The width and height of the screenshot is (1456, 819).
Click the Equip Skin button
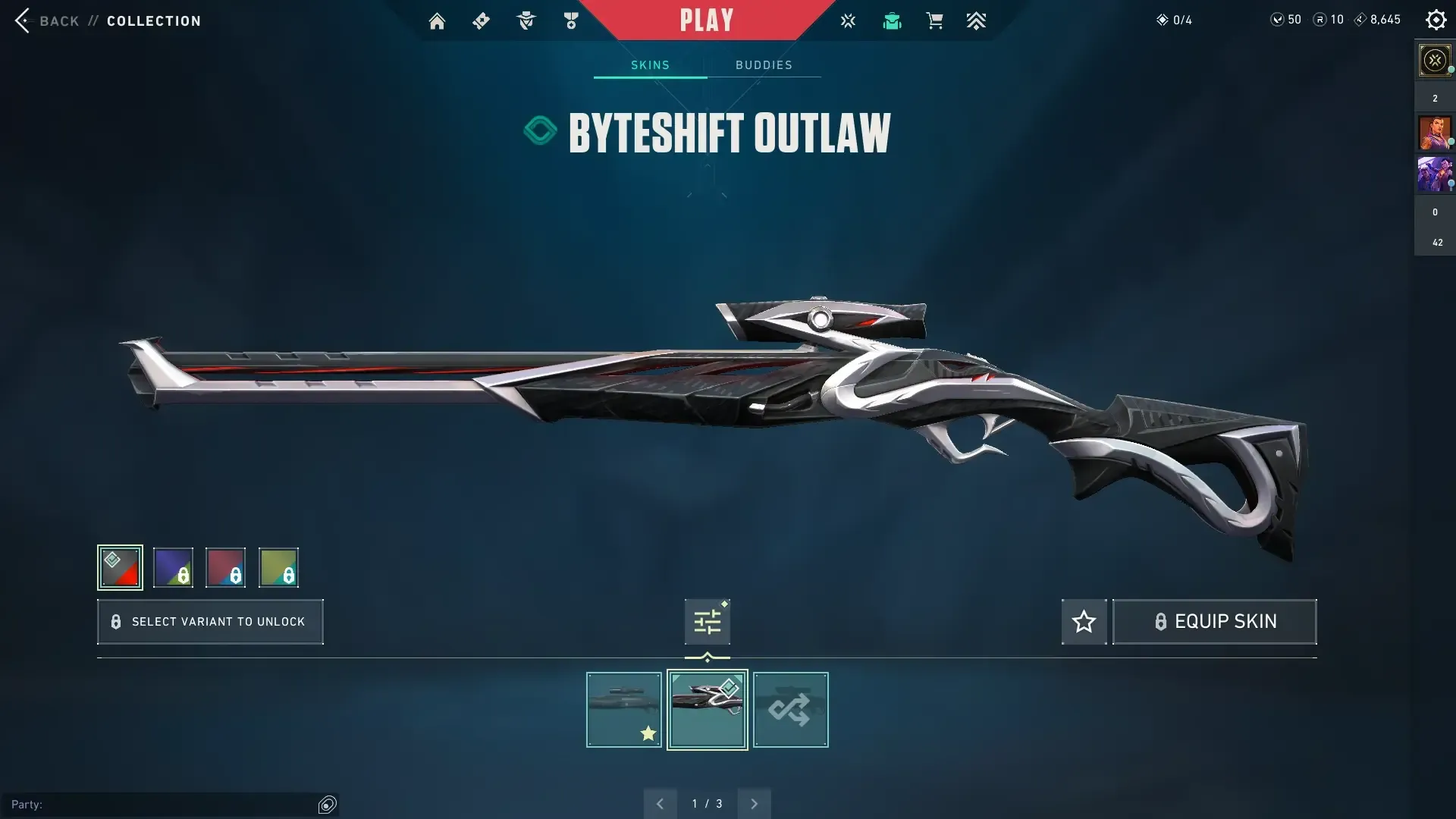click(1214, 622)
